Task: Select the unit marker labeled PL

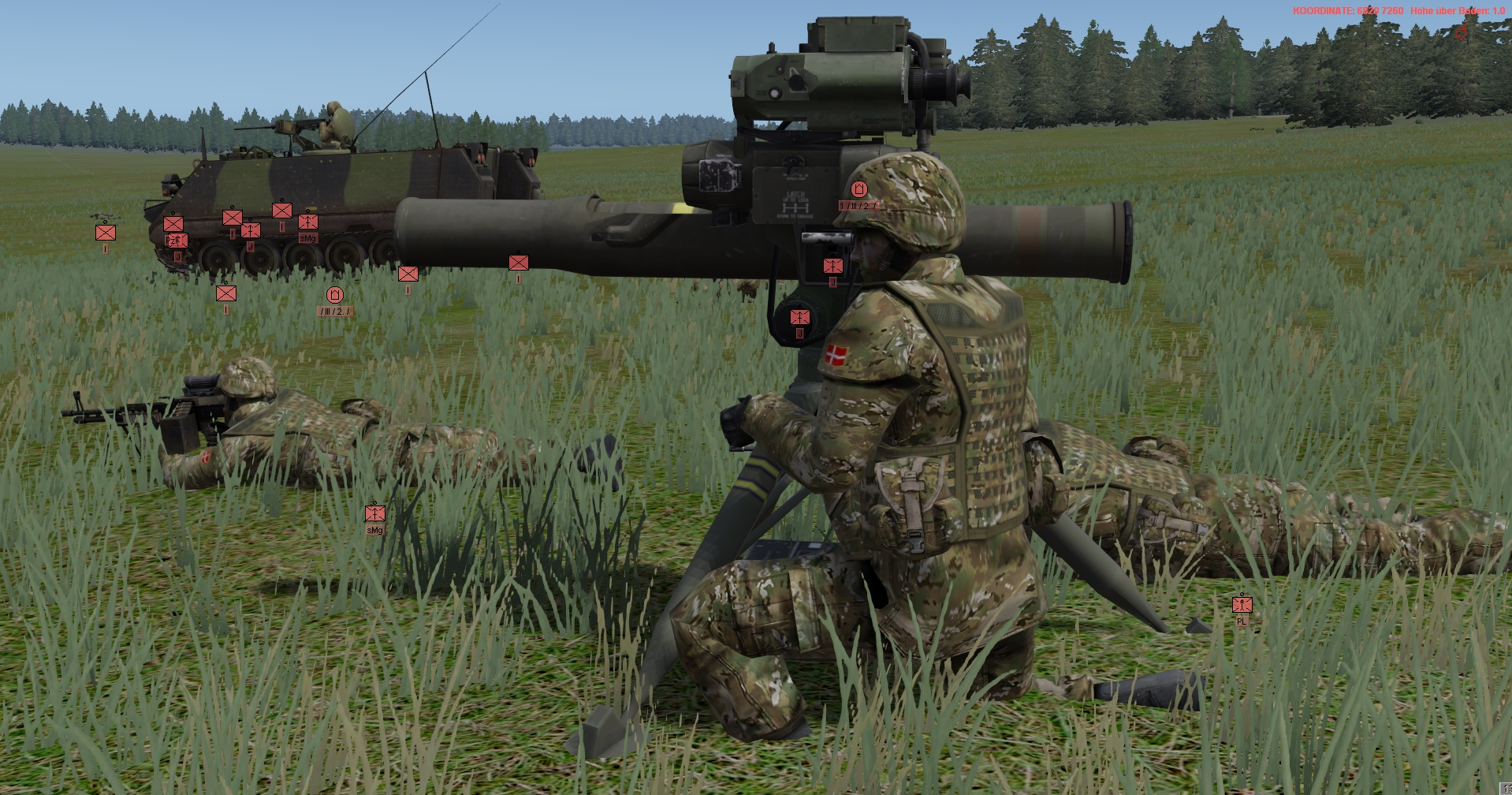Action: (x=1242, y=605)
